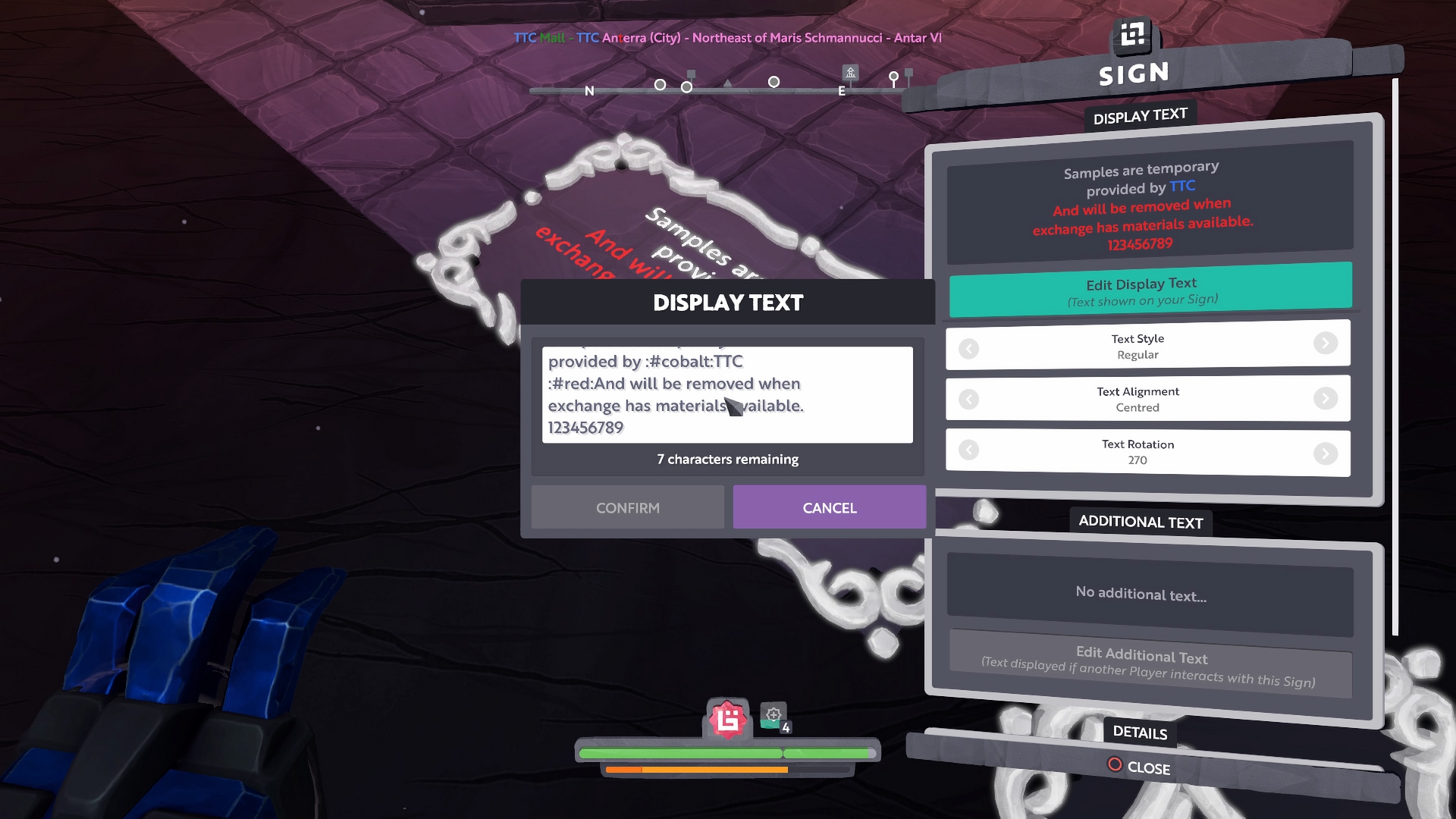The image size is (1456, 819).
Task: Click the DETAILS section label
Action: tap(1140, 733)
